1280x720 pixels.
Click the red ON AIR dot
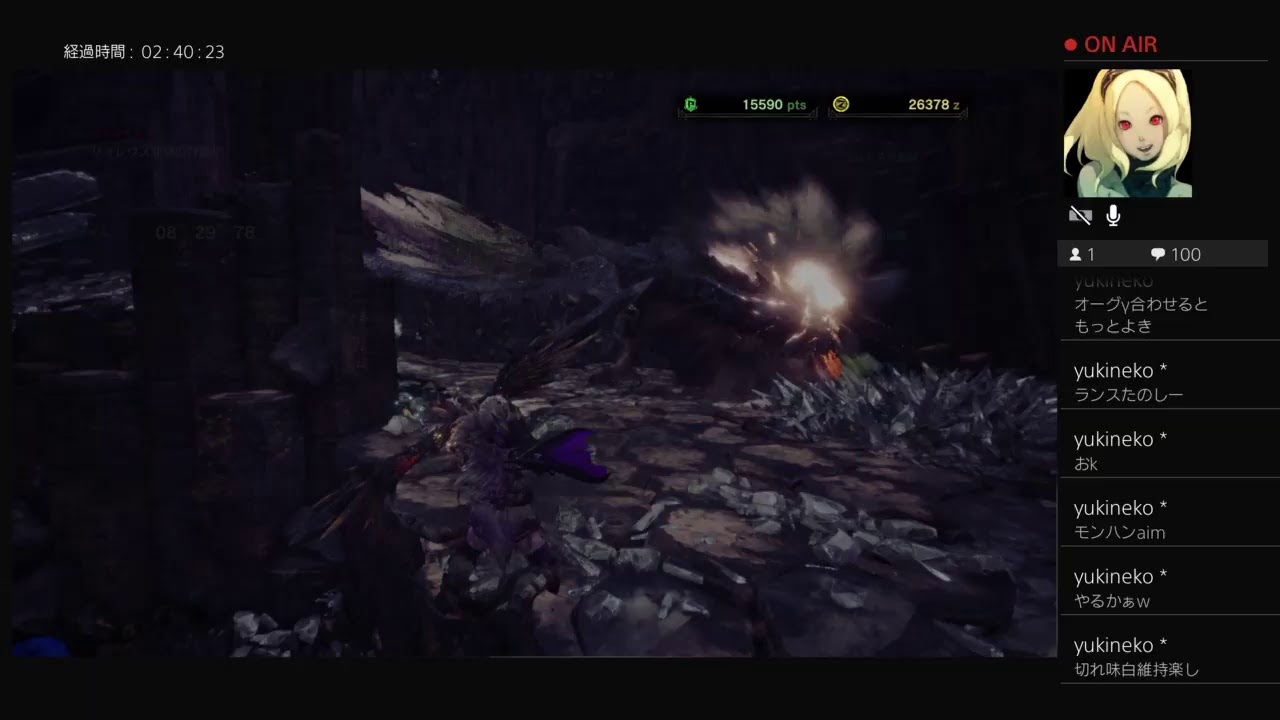coord(1069,44)
